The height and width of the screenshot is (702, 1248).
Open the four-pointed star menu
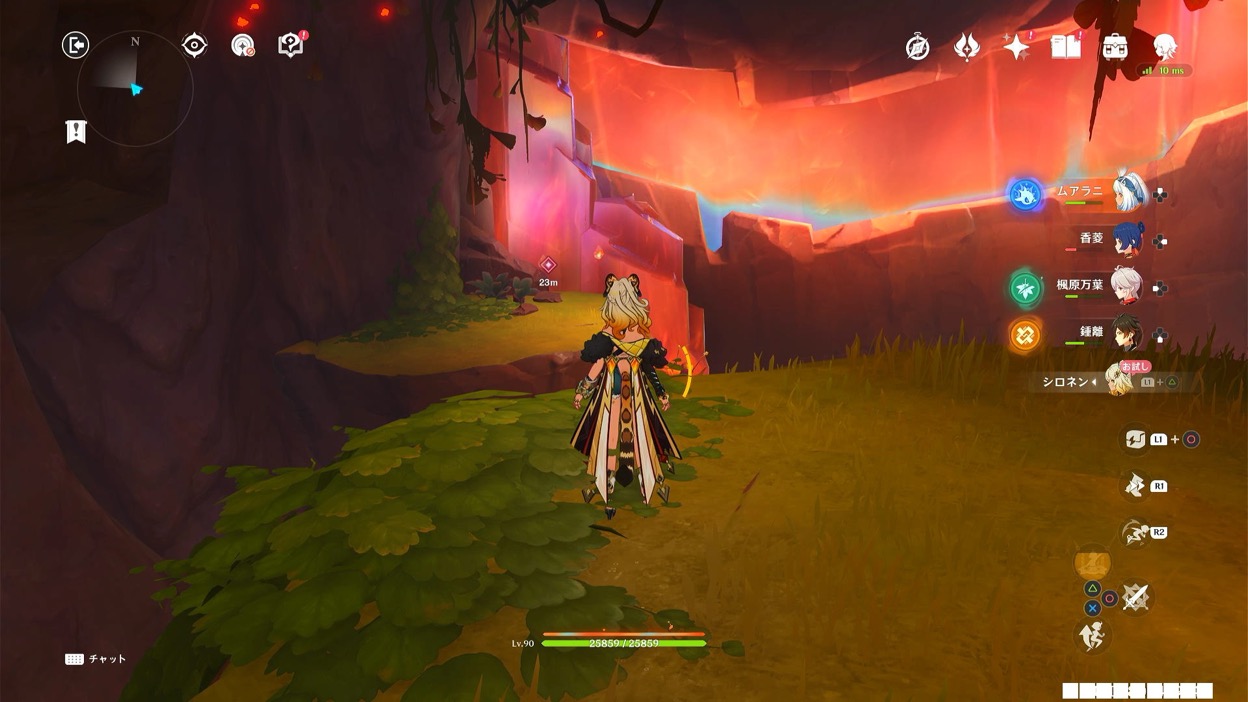coord(1016,47)
